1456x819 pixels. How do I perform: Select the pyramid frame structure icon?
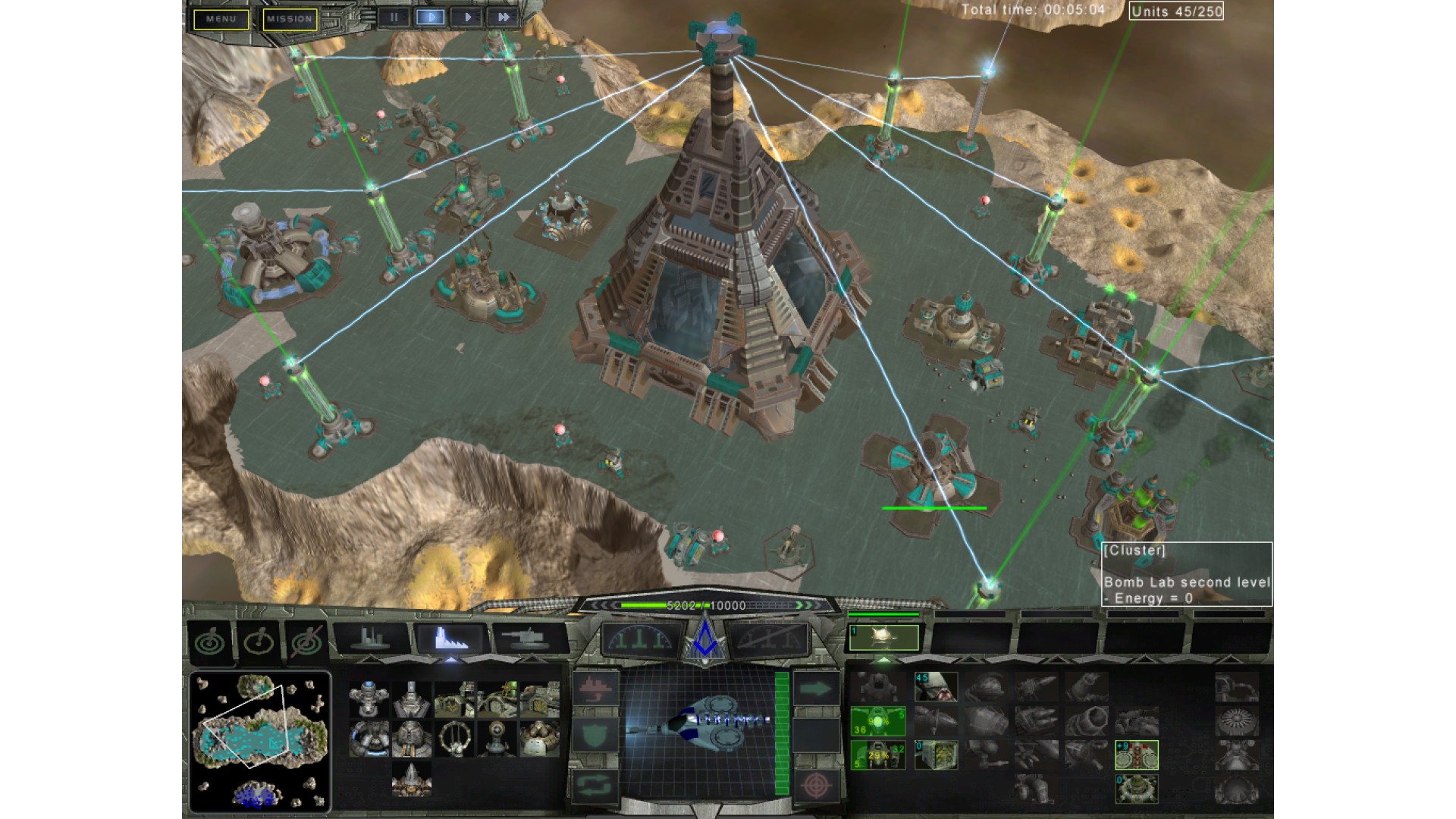point(412,780)
